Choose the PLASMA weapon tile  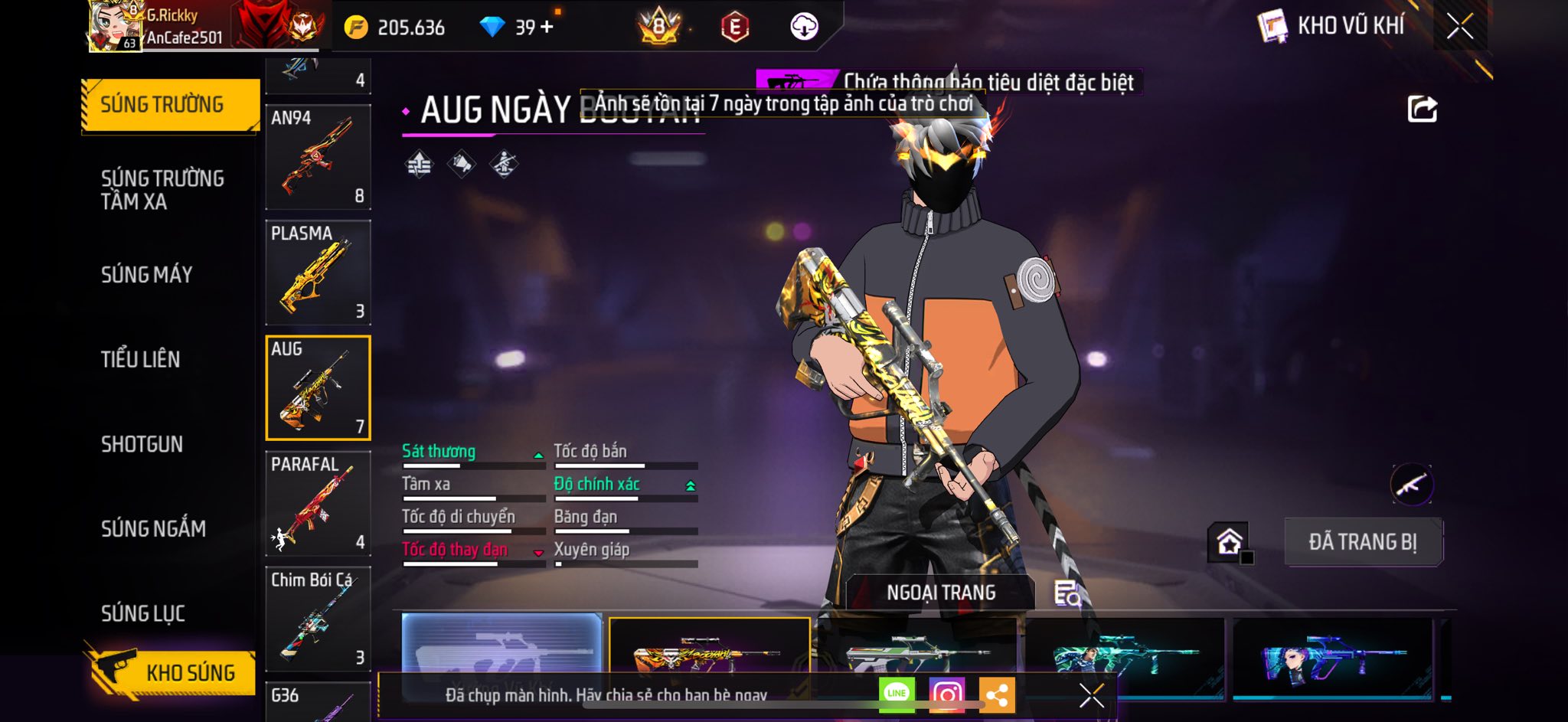318,273
